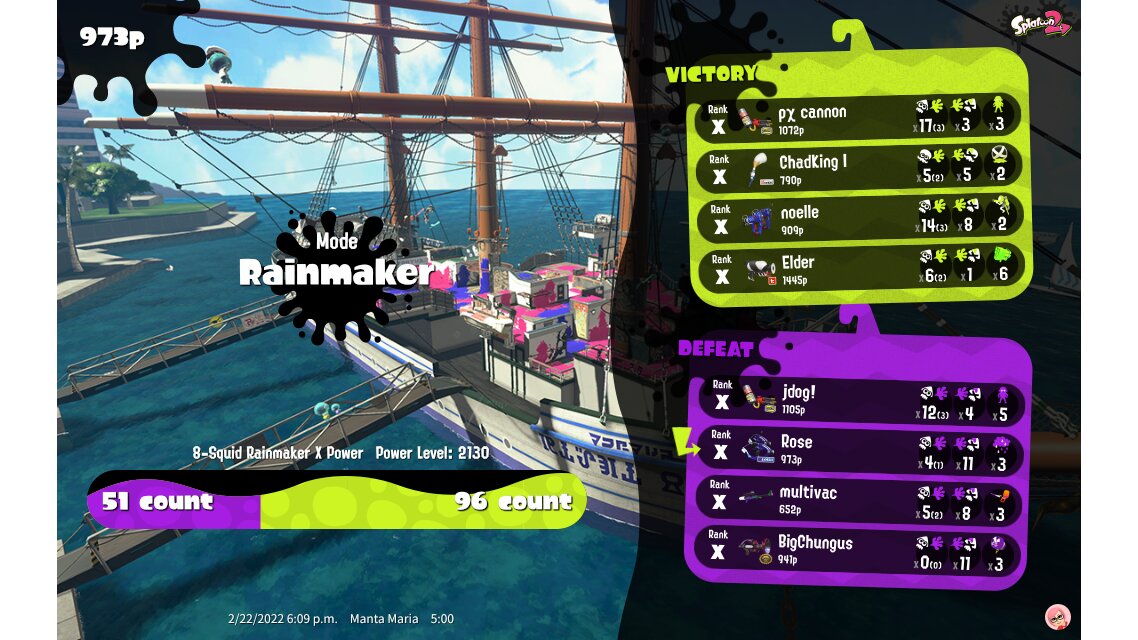Click the Splatoon 2 logo
The image size is (1138, 640).
[1041, 24]
